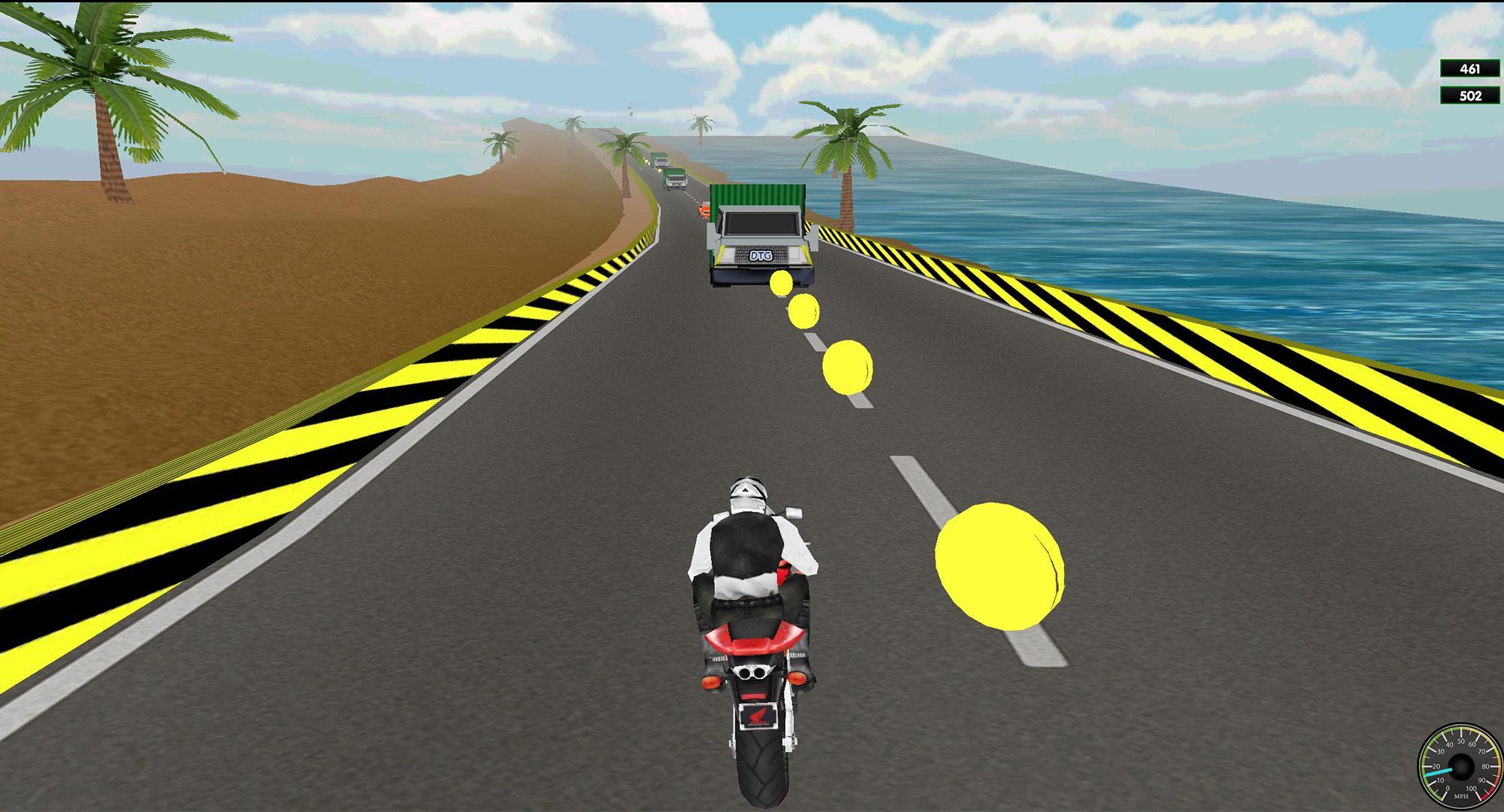Click the 100 mark on the speedometer dial

pyautogui.click(x=1472, y=789)
